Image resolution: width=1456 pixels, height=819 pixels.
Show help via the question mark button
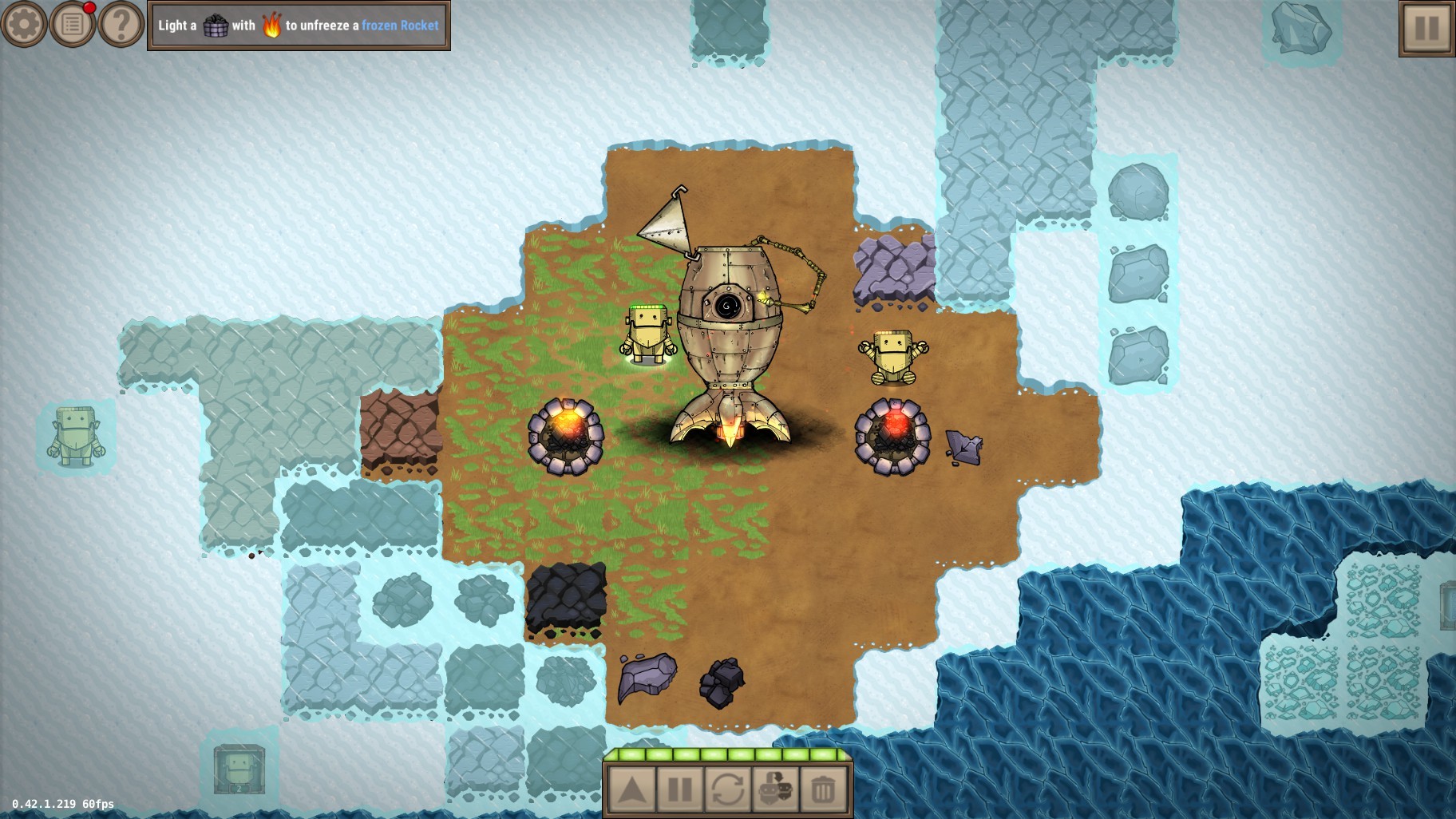tap(121, 25)
